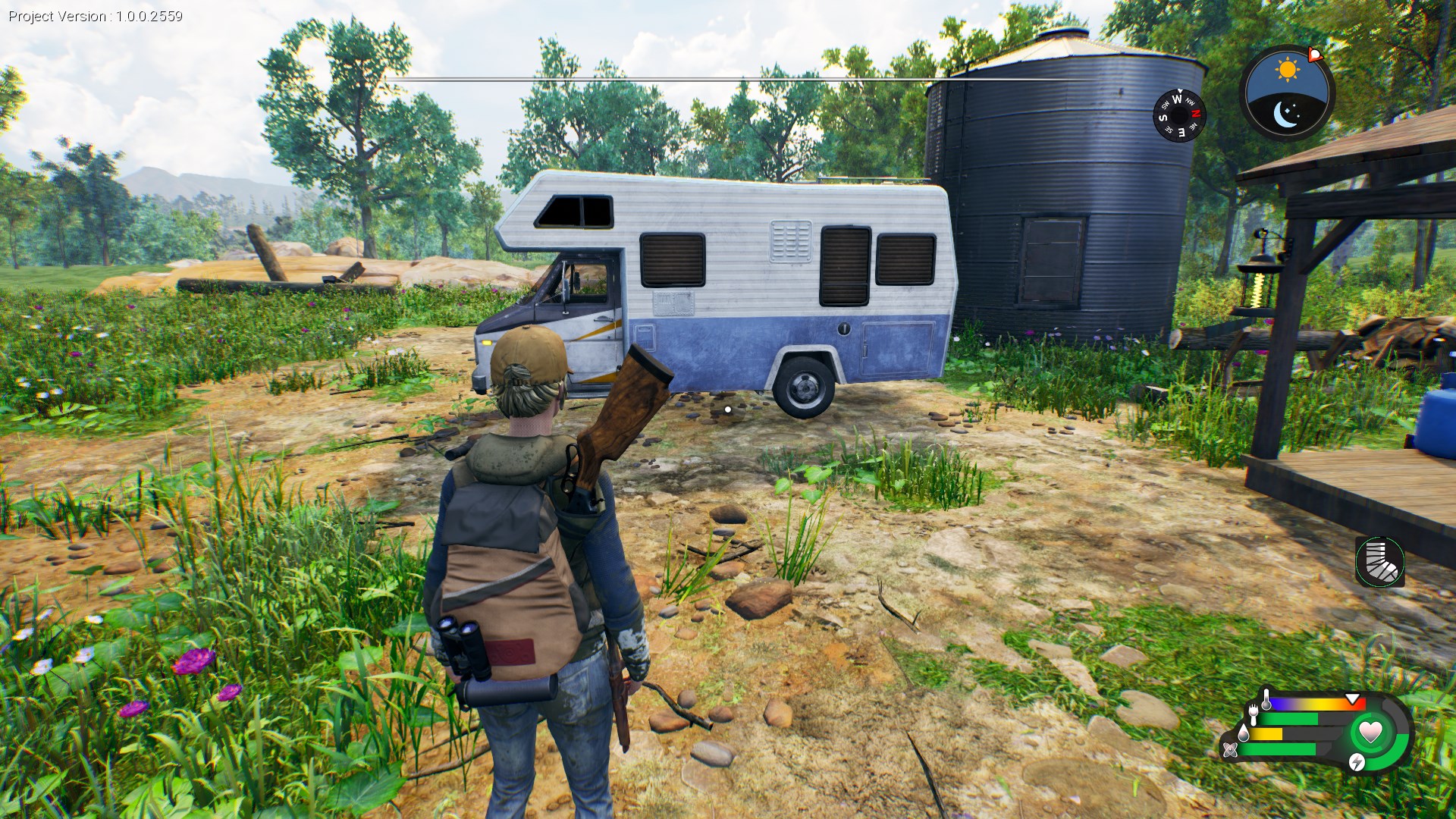
Task: Click the north N marker on the compass
Action: [x=1195, y=114]
